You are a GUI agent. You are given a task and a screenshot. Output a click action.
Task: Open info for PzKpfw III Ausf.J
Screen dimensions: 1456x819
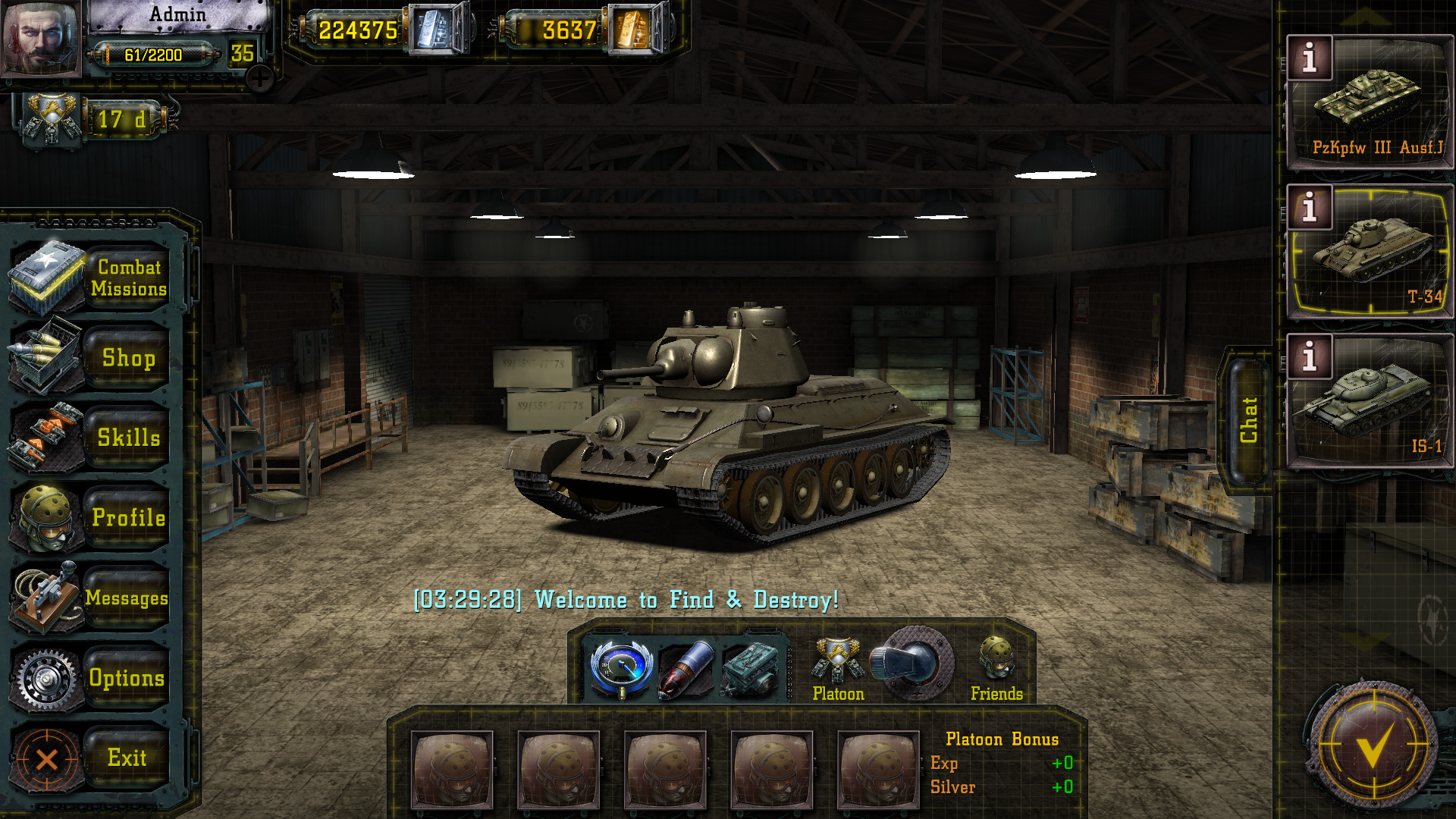pyautogui.click(x=1308, y=57)
